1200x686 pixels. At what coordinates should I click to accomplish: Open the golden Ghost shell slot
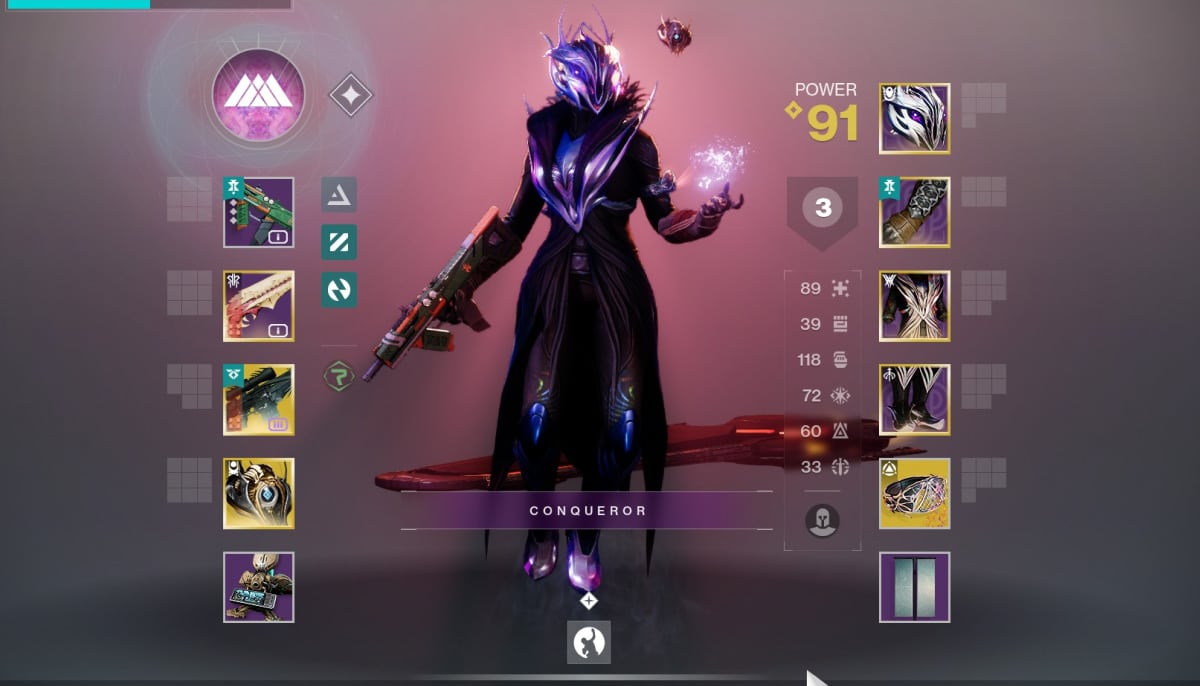(x=258, y=493)
